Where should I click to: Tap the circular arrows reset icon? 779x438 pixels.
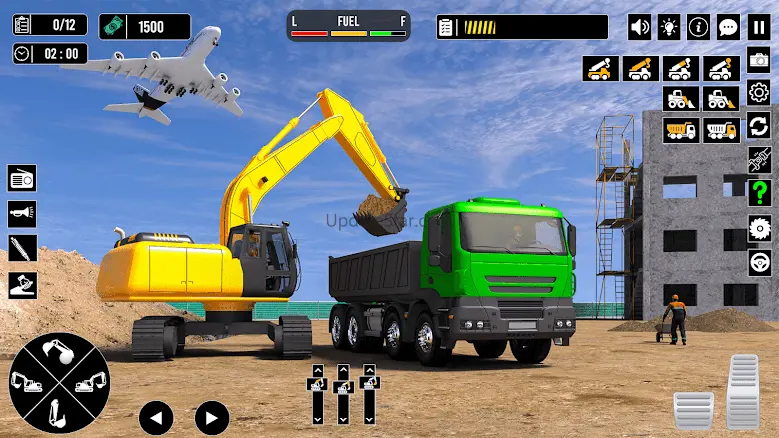tap(759, 126)
